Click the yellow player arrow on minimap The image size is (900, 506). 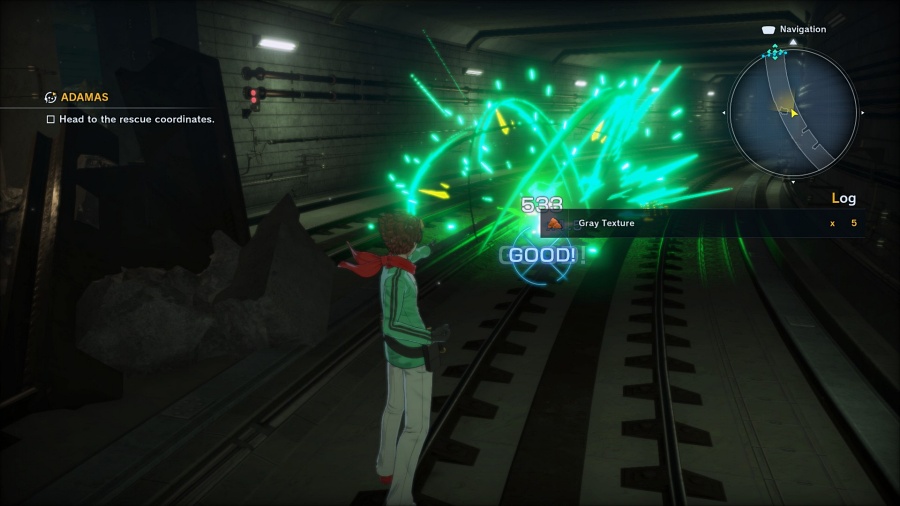793,112
